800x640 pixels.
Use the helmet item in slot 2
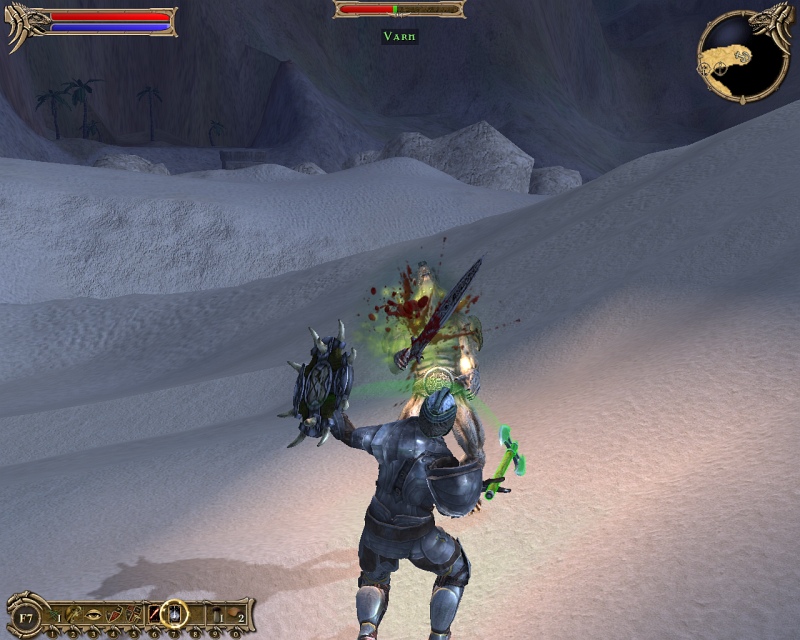pyautogui.click(x=75, y=614)
